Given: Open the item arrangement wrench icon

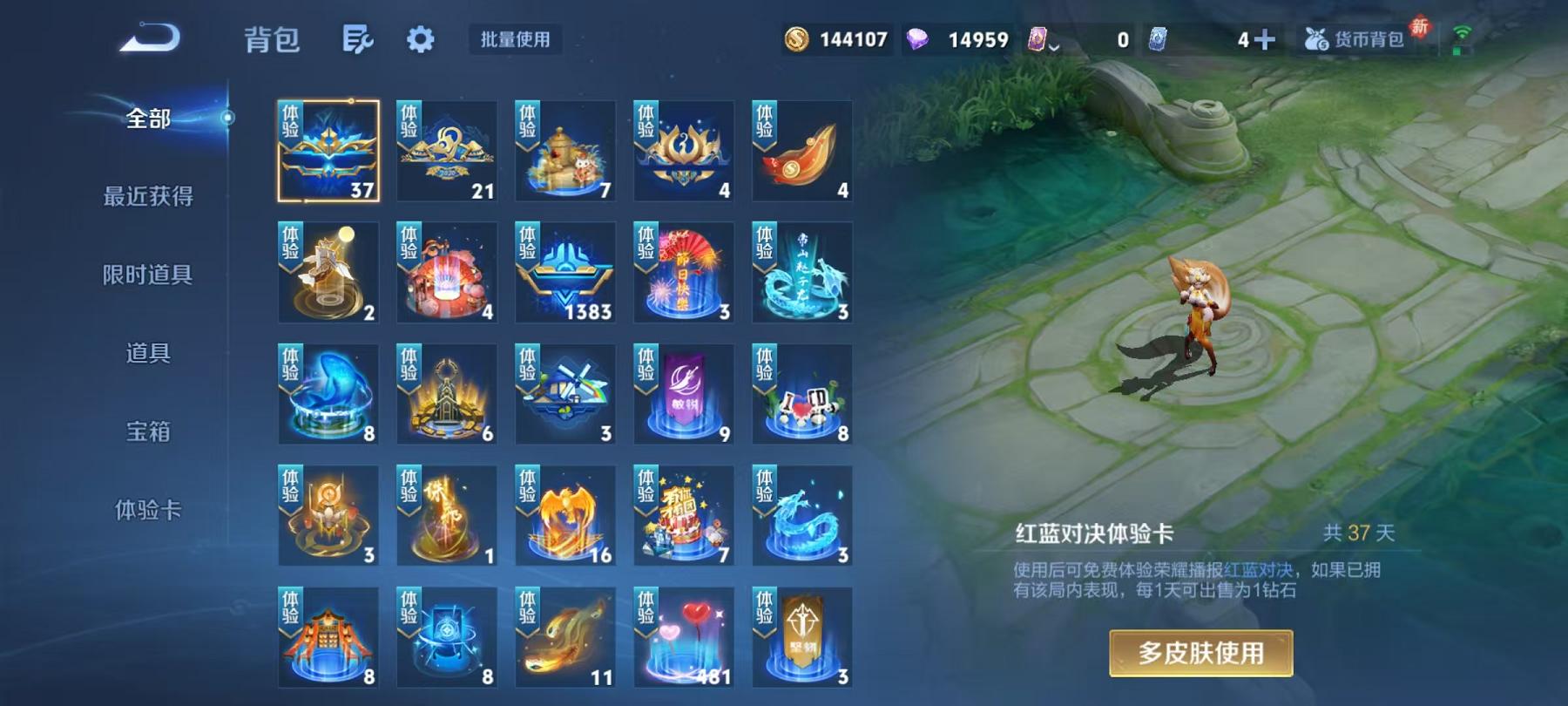Looking at the screenshot, I should tap(357, 39).
